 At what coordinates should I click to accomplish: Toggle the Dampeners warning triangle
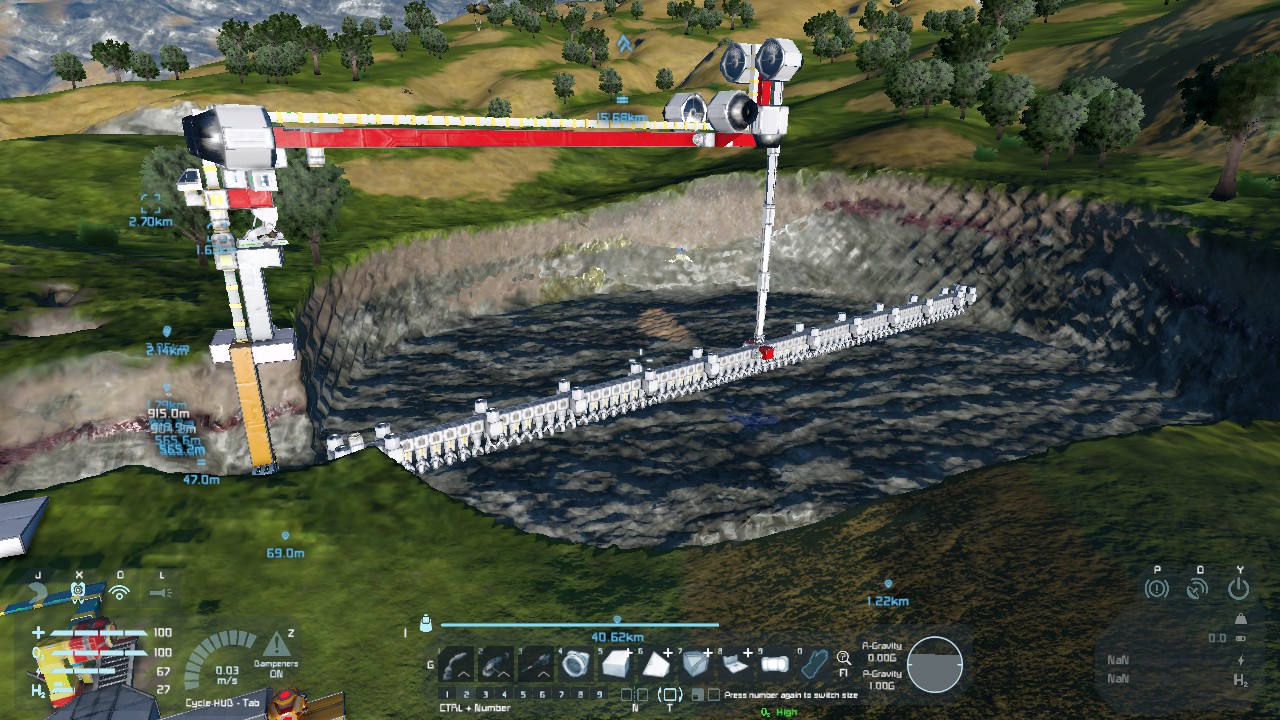(x=276, y=645)
